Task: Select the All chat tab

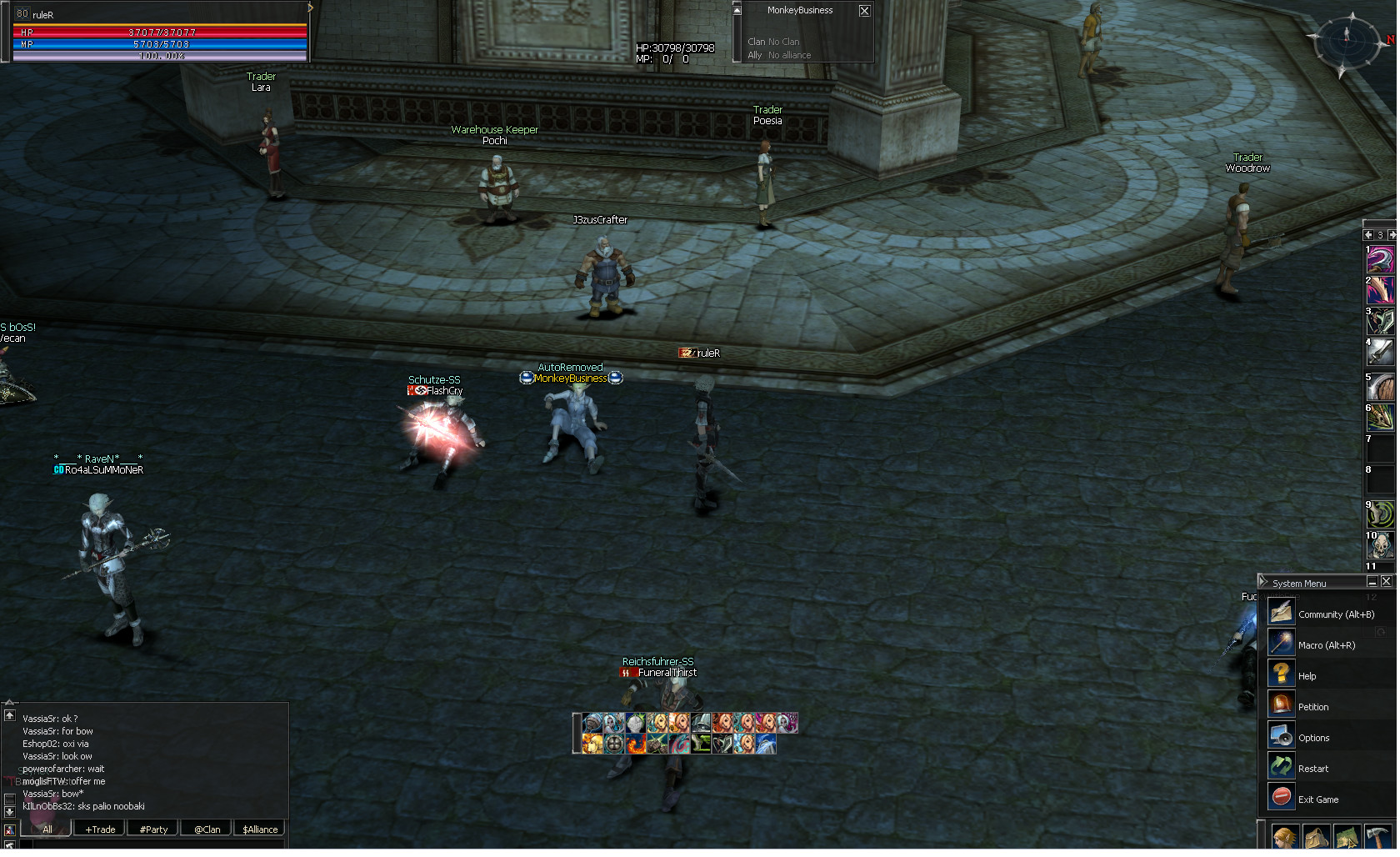Action: coord(47,830)
